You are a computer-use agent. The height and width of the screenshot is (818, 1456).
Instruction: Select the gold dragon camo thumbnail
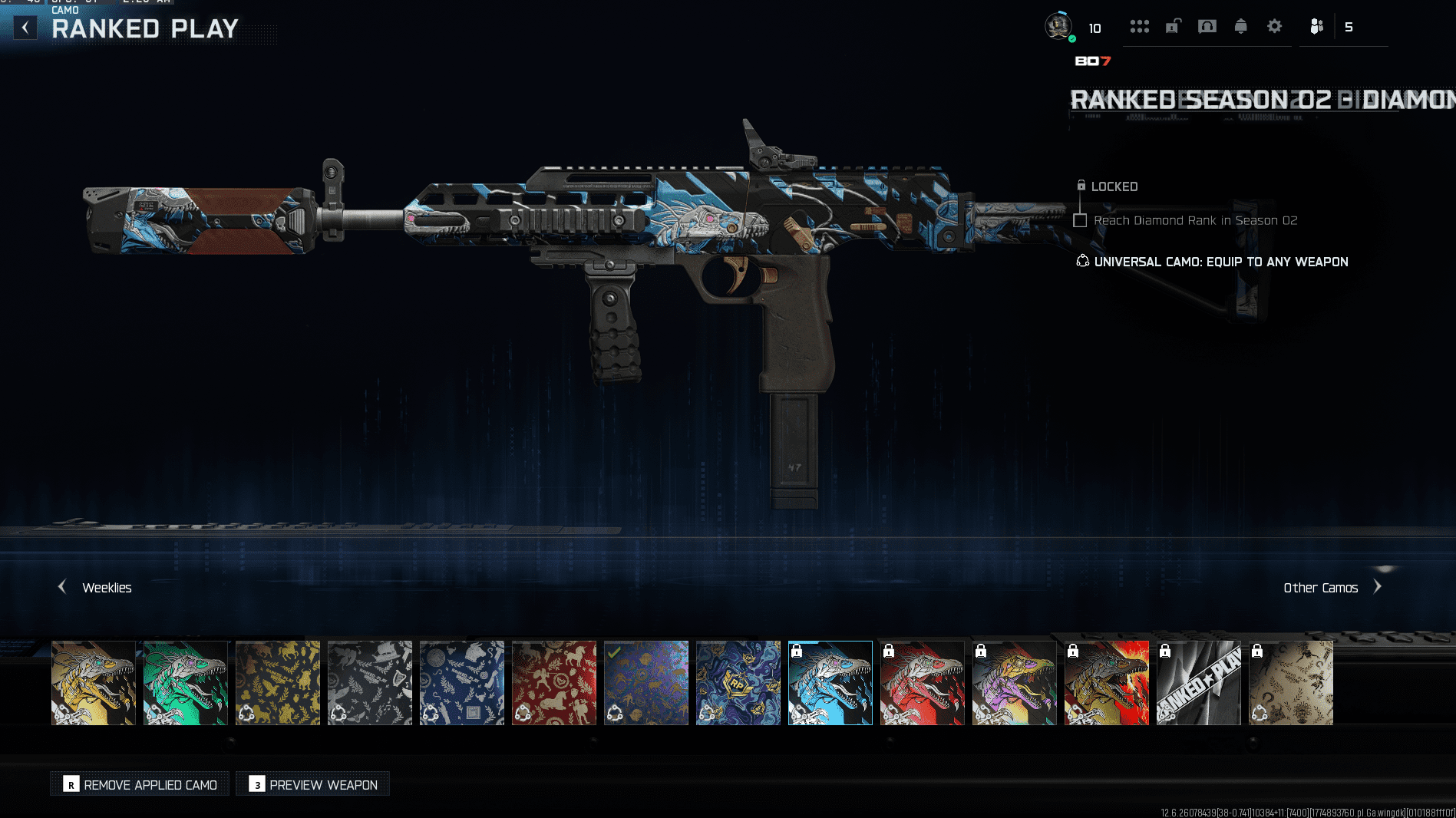tap(94, 683)
